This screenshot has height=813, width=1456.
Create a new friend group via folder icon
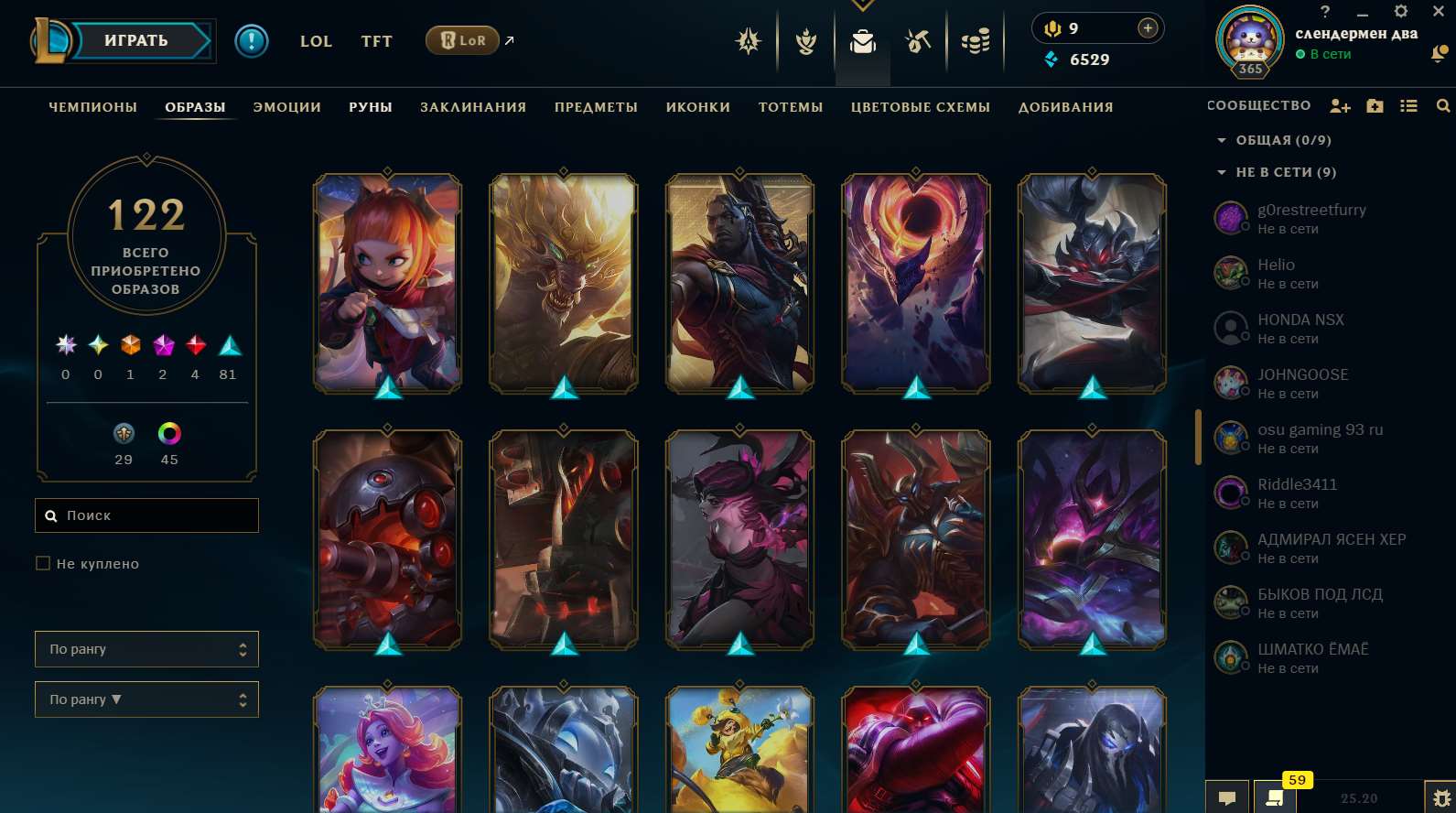coord(1375,106)
